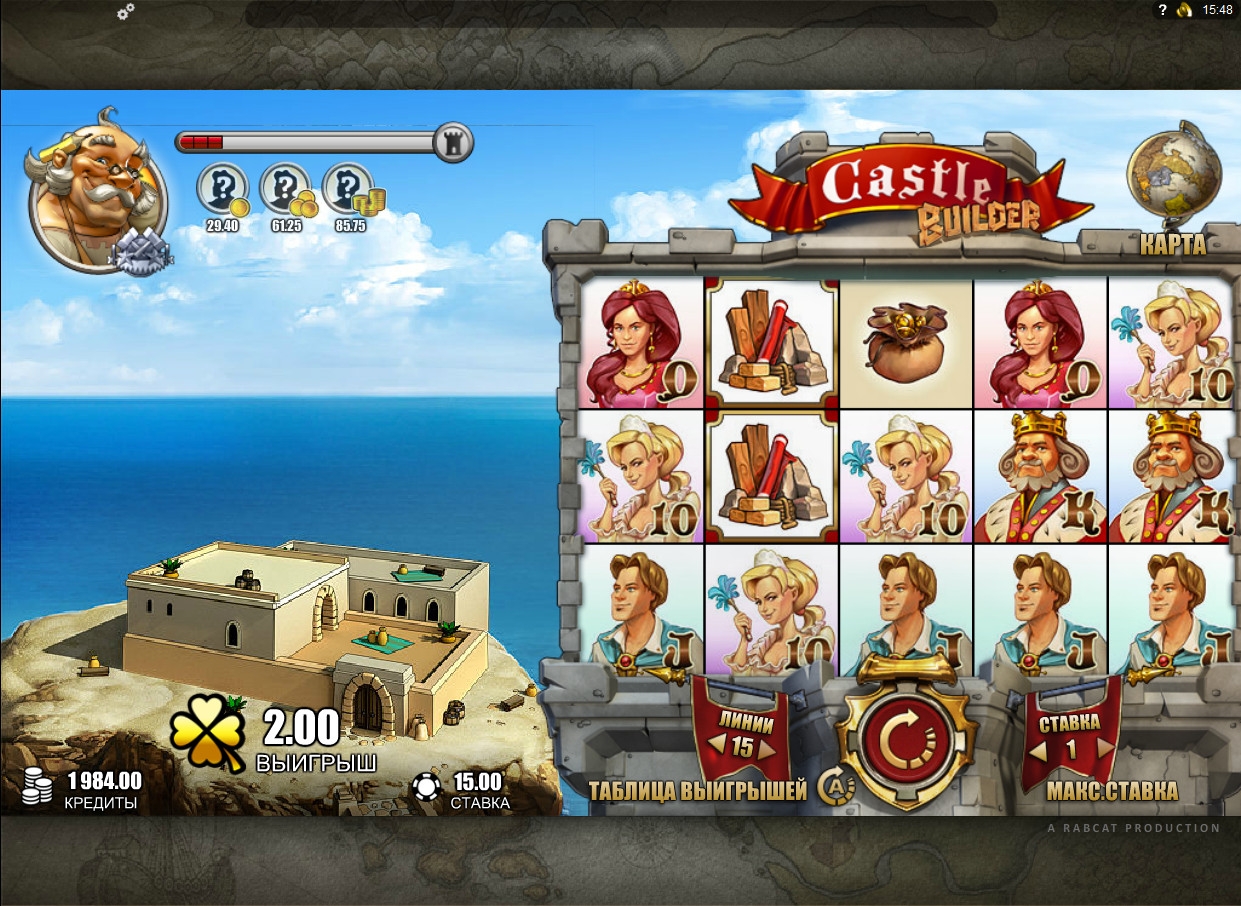Select the mystery suitor worth 85.75
The width and height of the screenshot is (1241, 906).
point(348,190)
